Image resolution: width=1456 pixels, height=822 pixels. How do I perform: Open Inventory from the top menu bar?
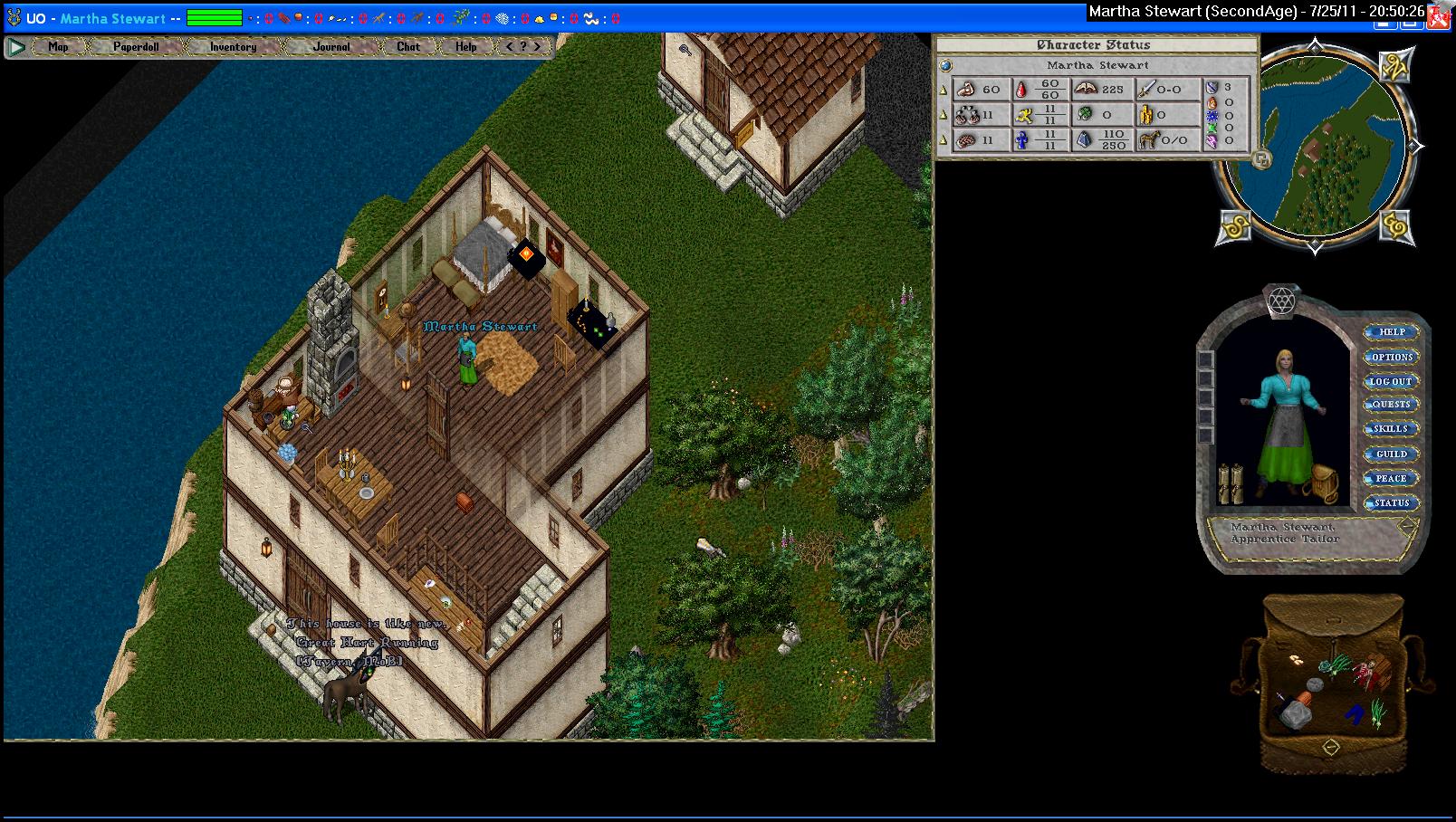[x=233, y=47]
